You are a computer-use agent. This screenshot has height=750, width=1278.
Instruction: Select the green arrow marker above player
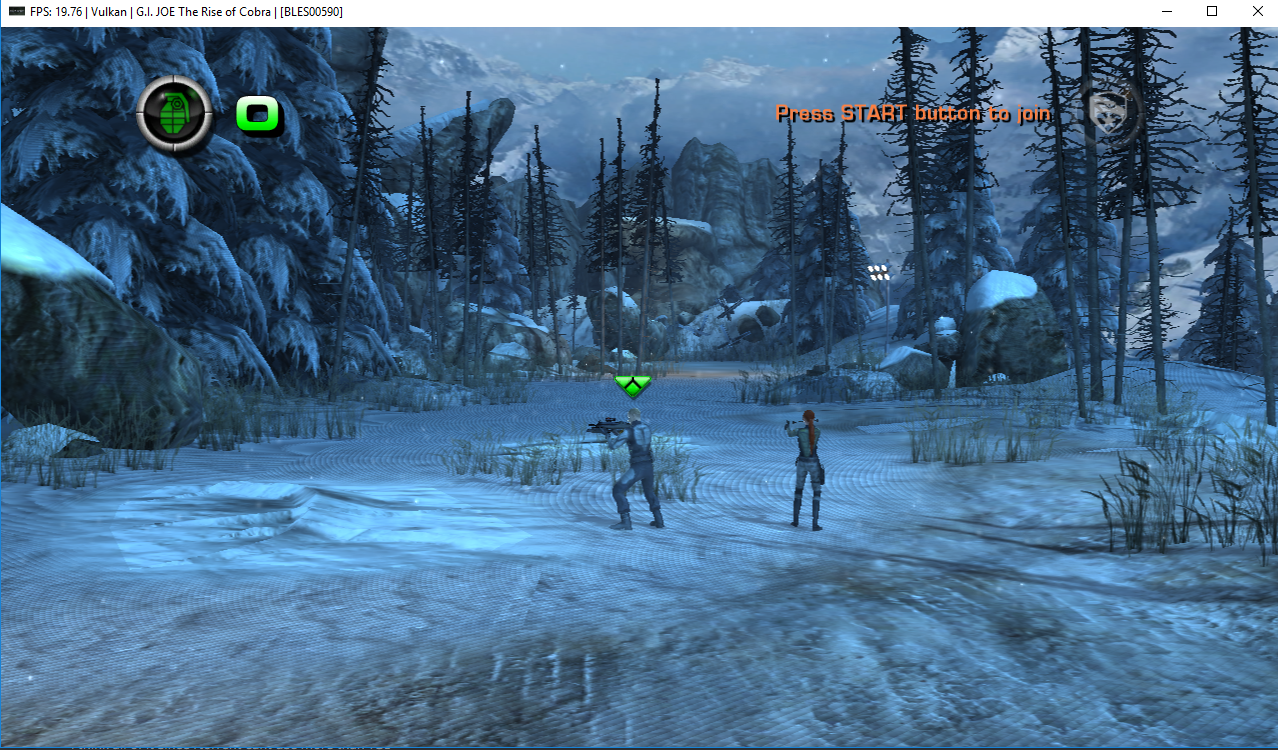[632, 385]
